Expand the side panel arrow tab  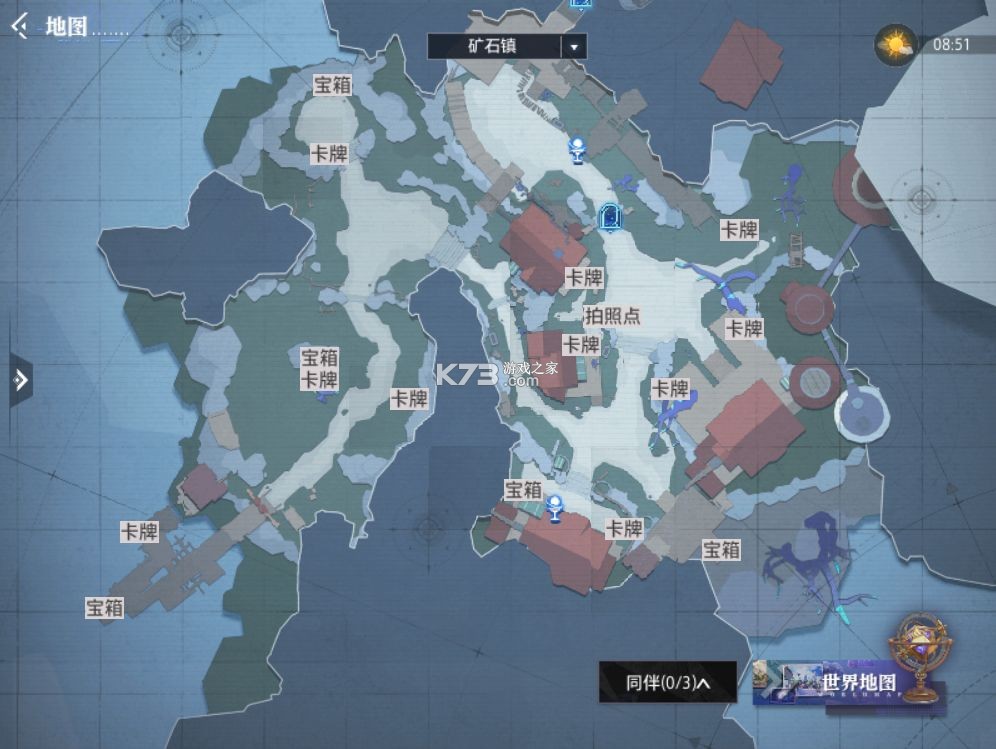tap(20, 379)
